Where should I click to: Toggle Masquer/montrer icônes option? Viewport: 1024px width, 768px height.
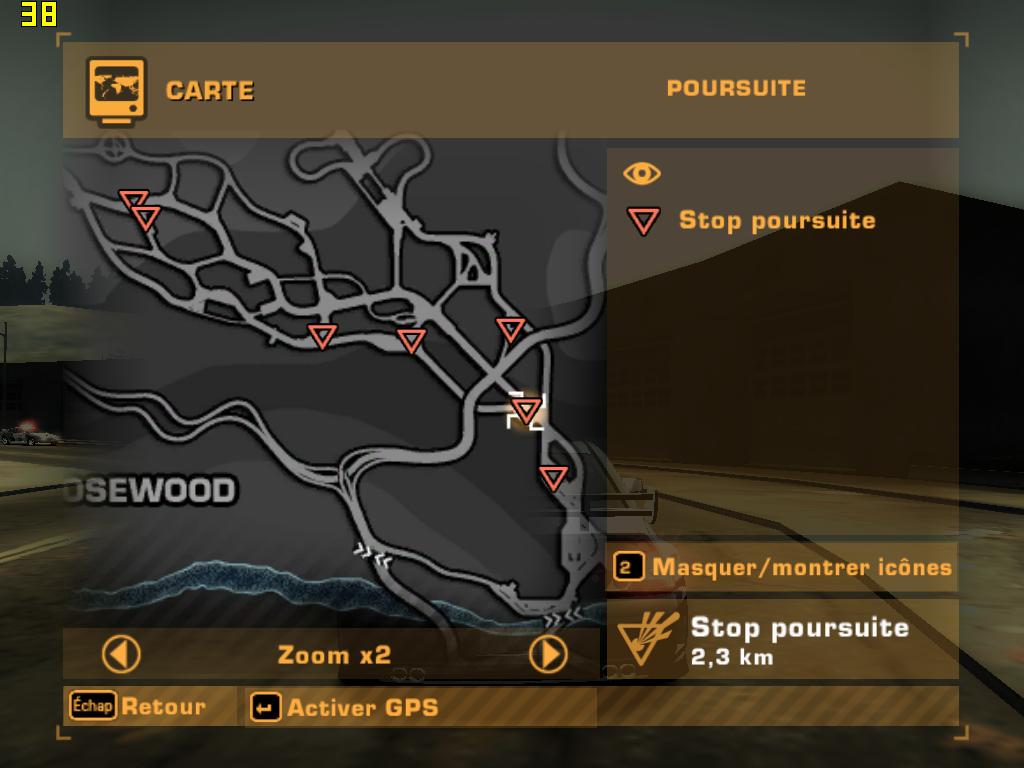[782, 568]
